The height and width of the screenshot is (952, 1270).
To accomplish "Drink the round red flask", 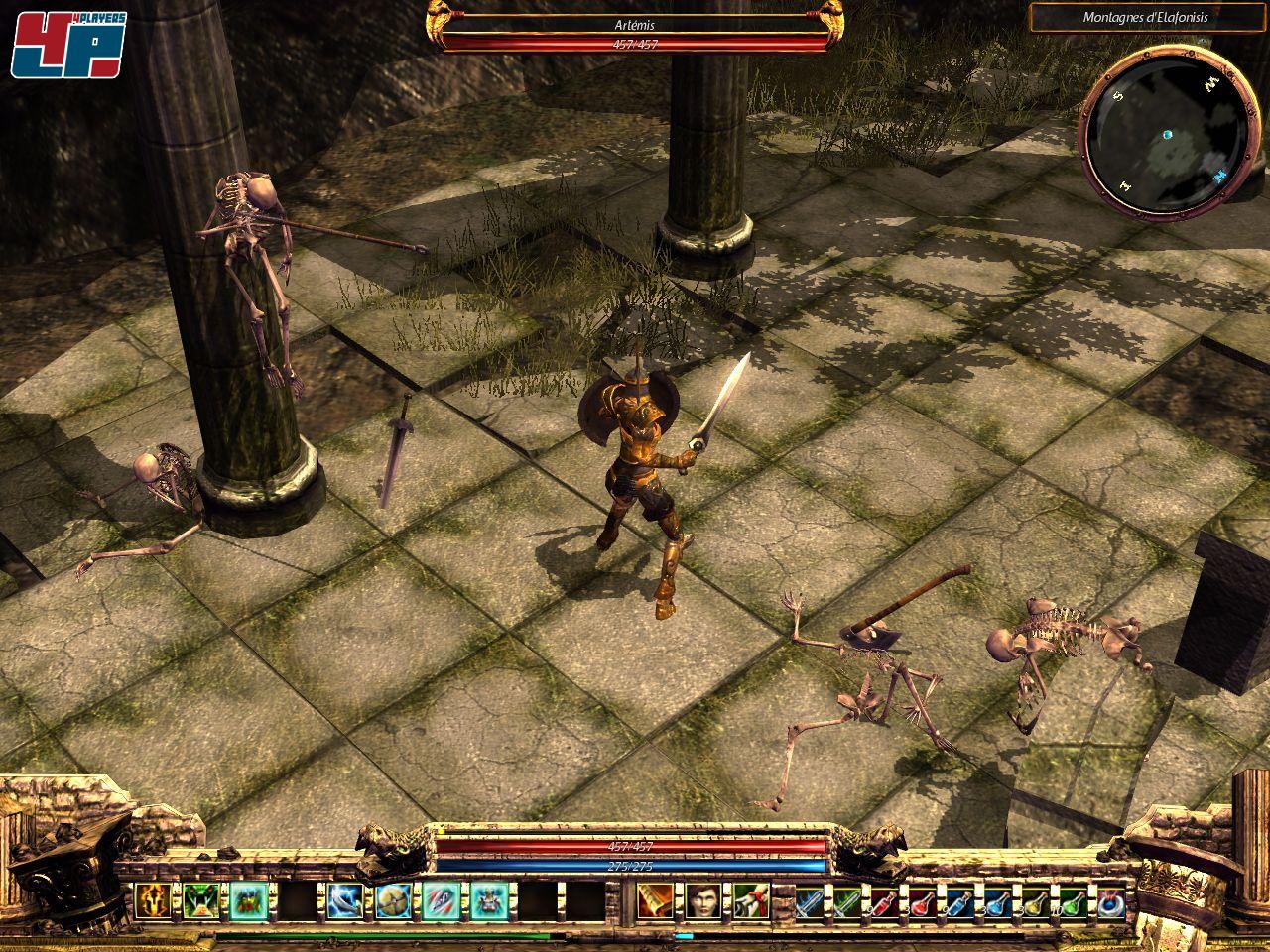I will tap(924, 901).
